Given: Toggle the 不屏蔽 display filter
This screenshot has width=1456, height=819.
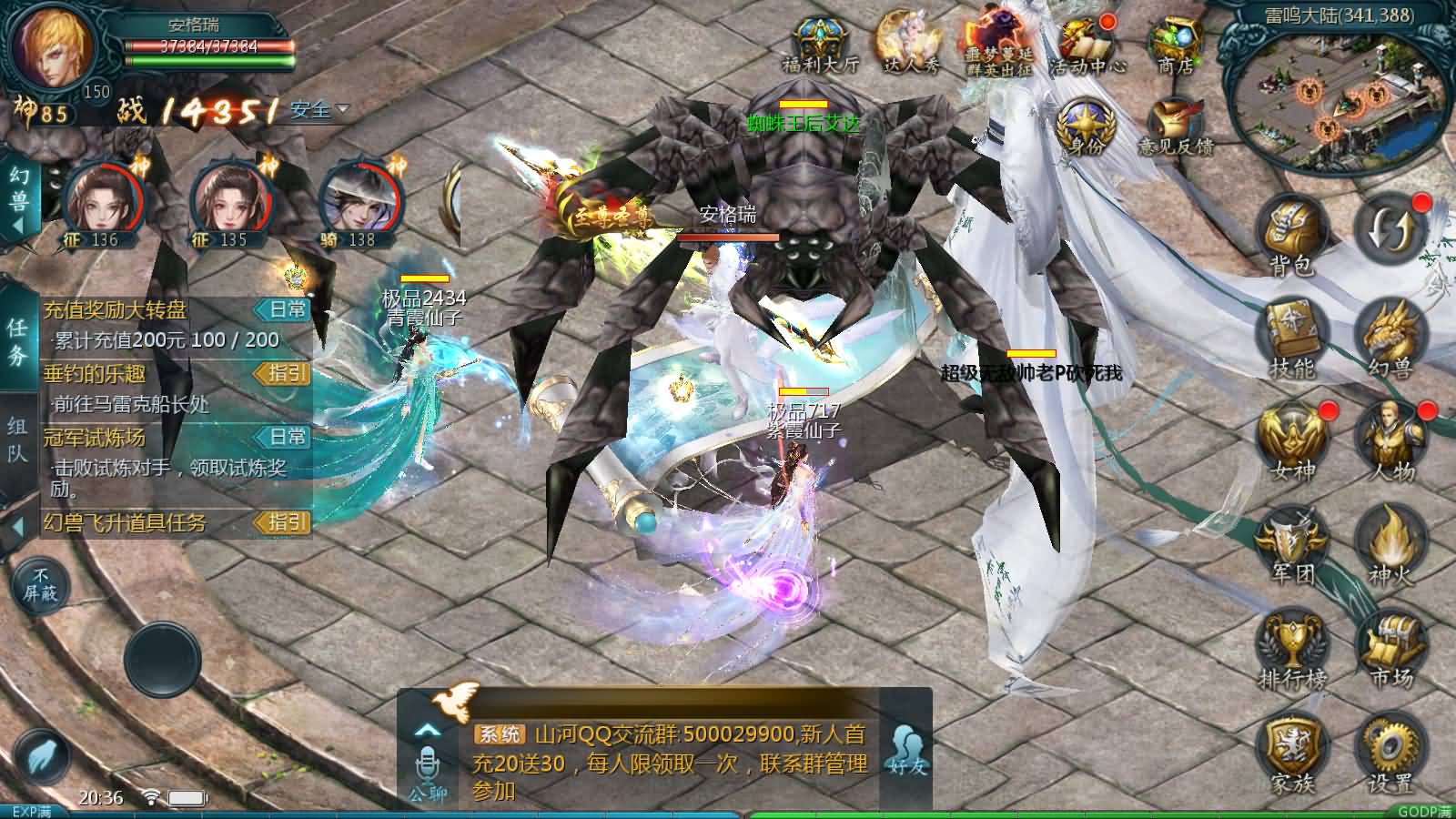Looking at the screenshot, I should 41,582.
